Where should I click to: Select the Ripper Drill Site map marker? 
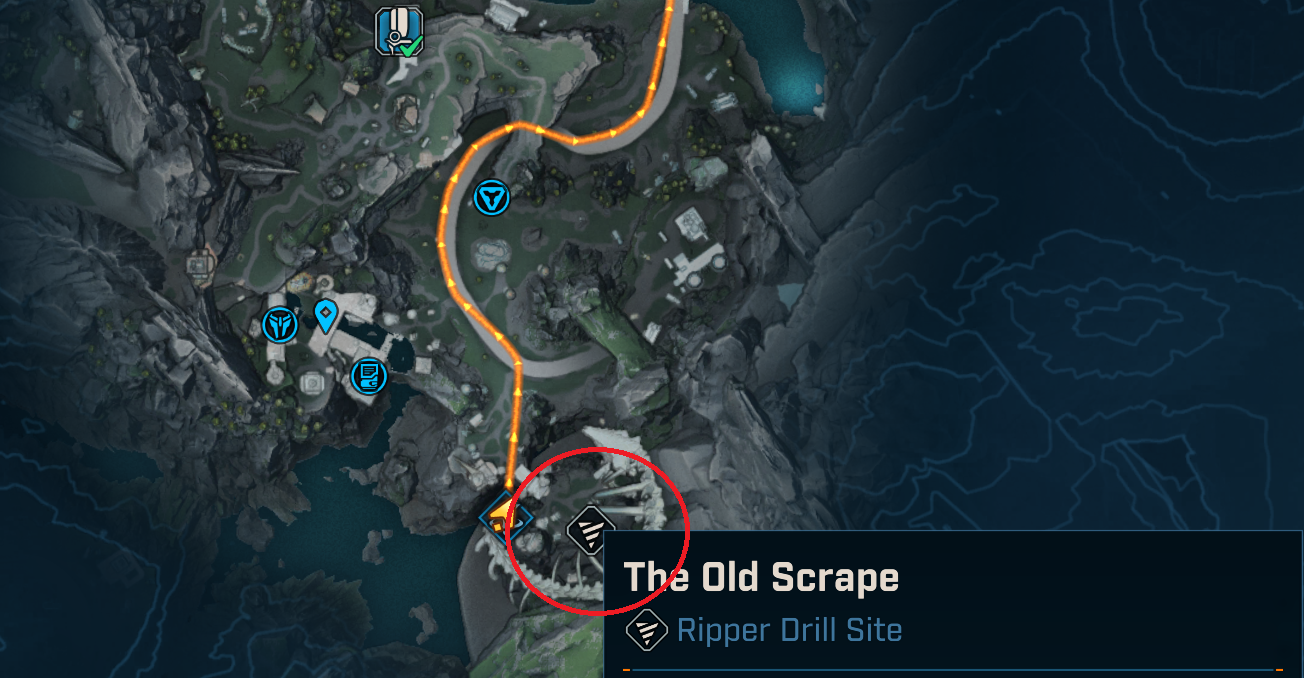[589, 528]
